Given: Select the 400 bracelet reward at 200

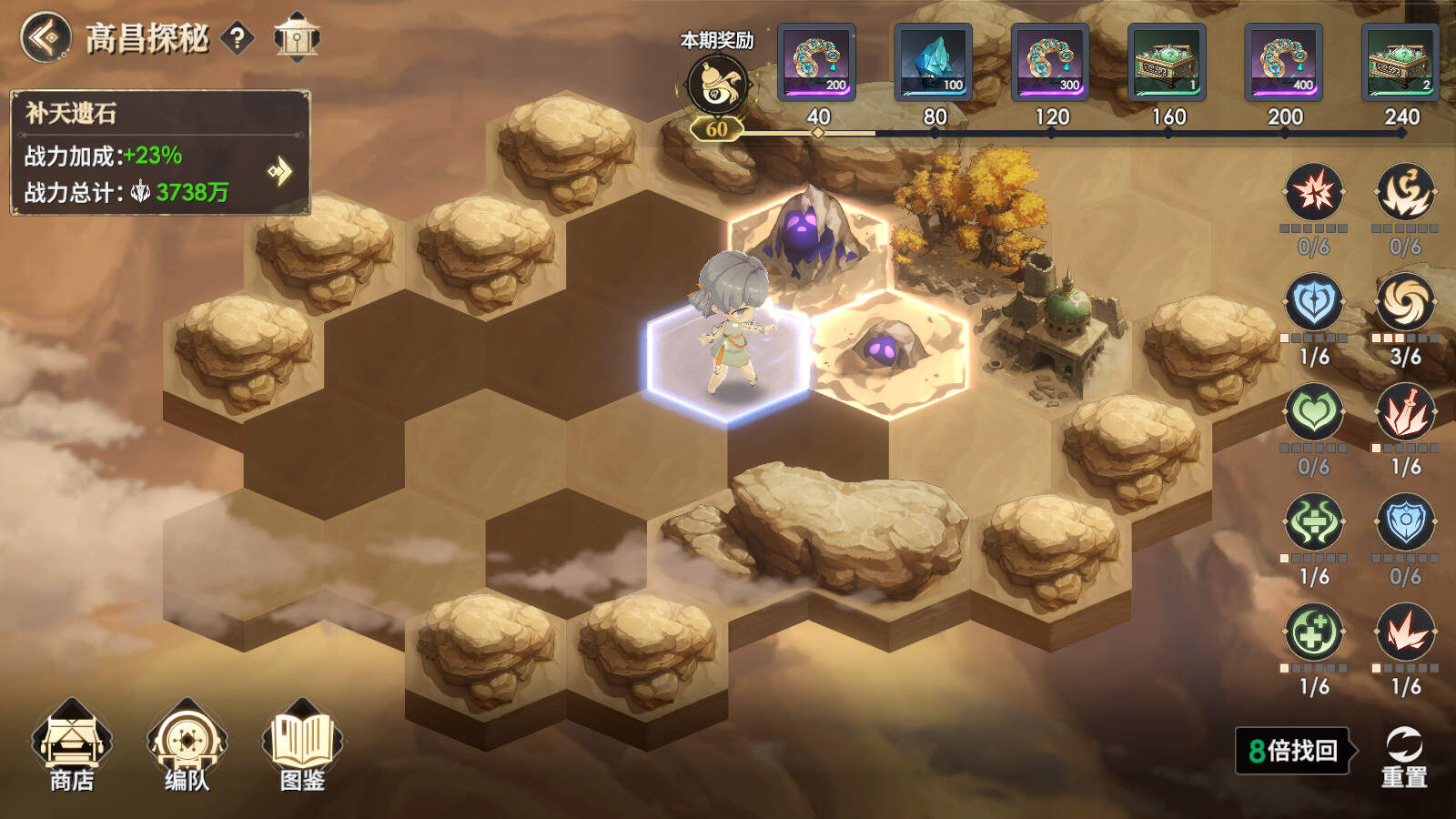Looking at the screenshot, I should point(1283,63).
